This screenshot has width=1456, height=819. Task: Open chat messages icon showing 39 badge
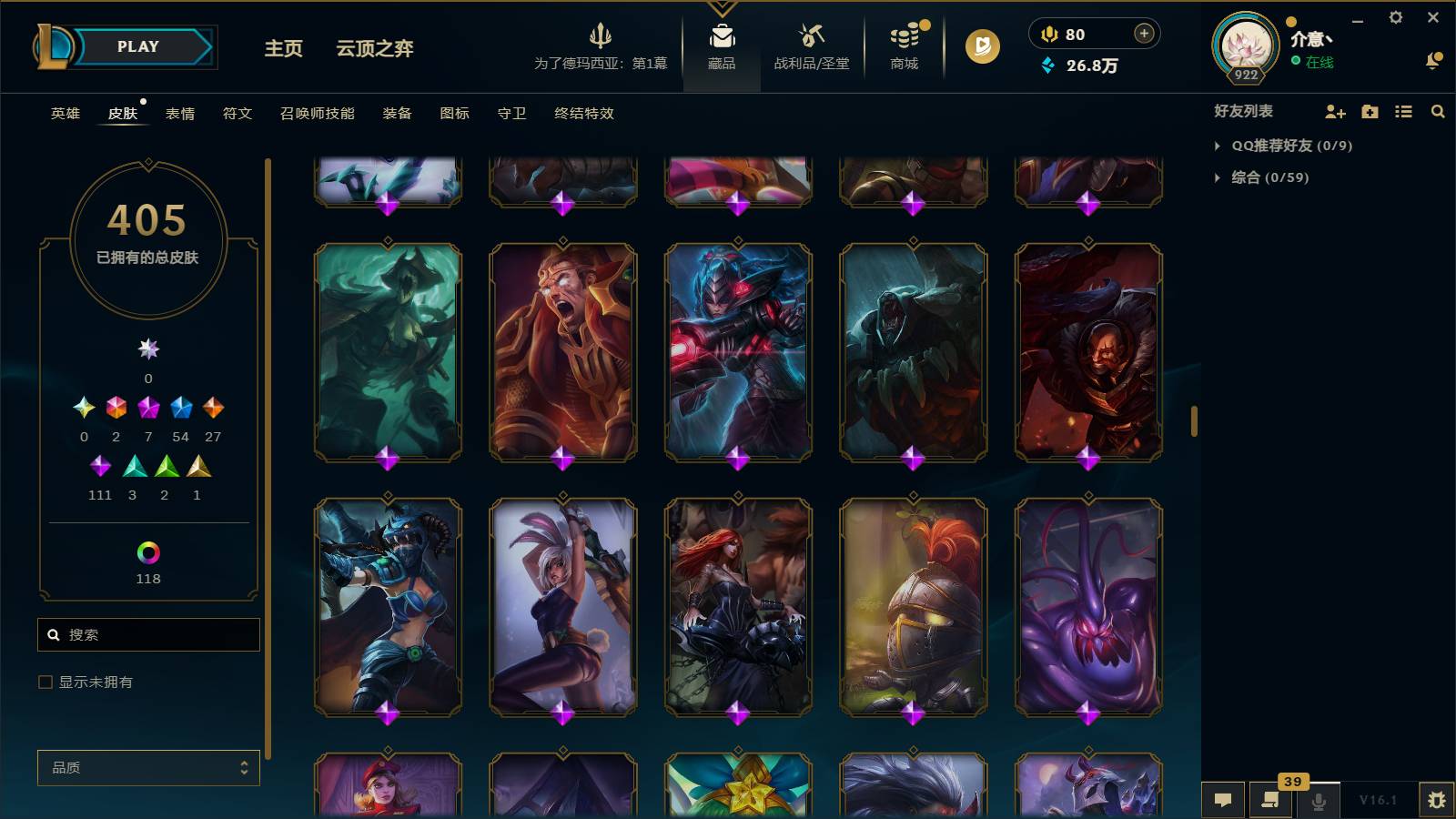[1270, 800]
